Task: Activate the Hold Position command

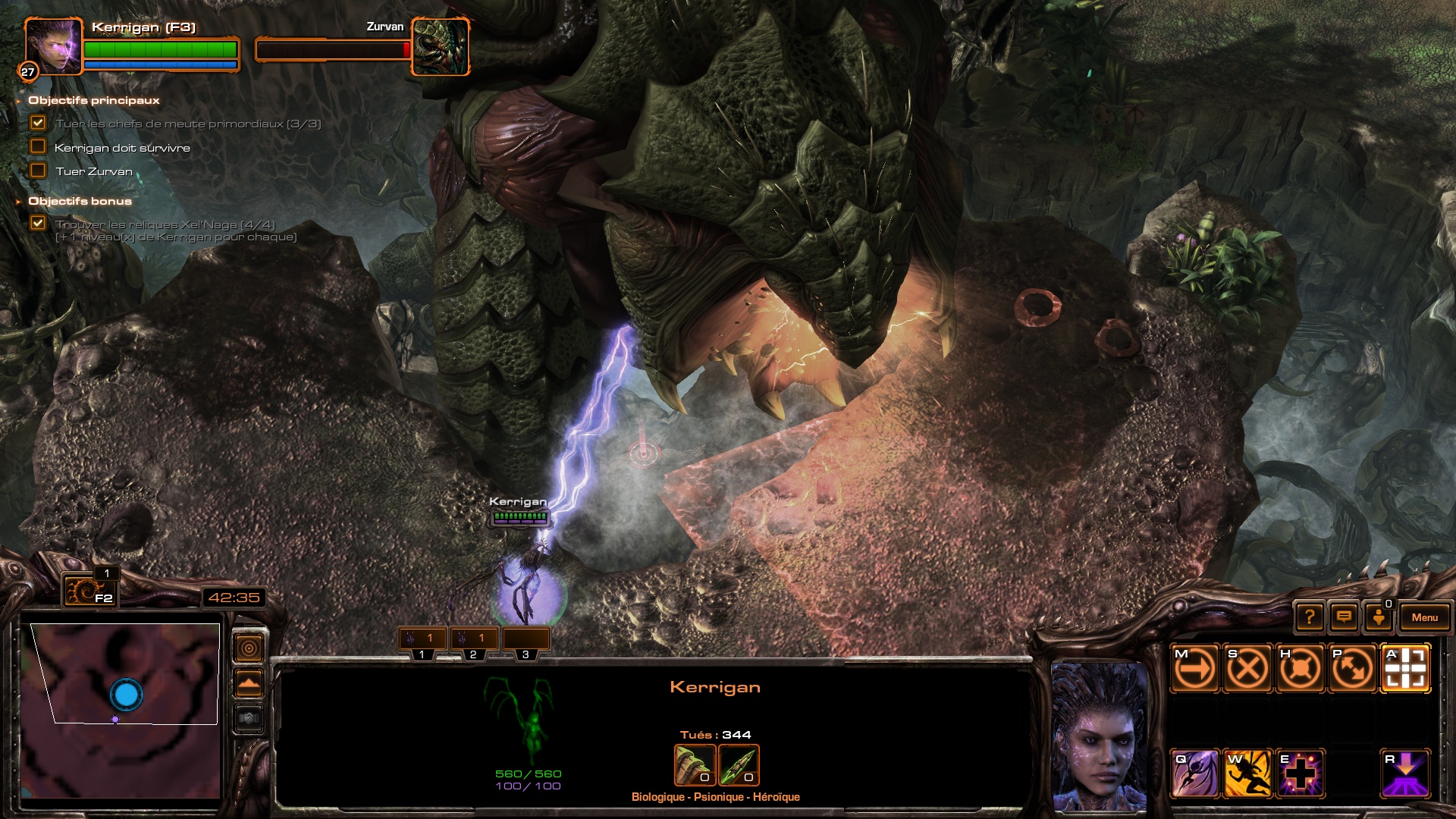Action: tap(1299, 669)
